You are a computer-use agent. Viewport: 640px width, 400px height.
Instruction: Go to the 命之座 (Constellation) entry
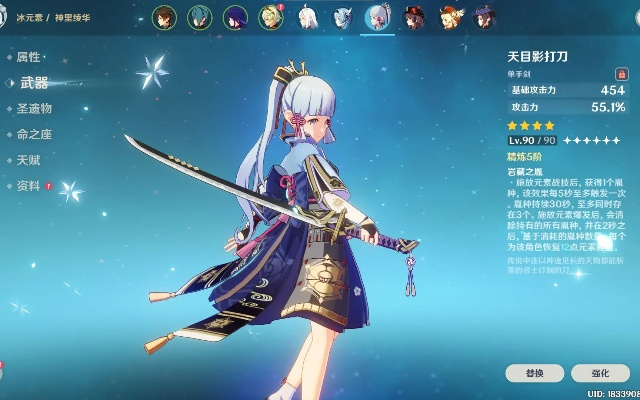coord(34,134)
